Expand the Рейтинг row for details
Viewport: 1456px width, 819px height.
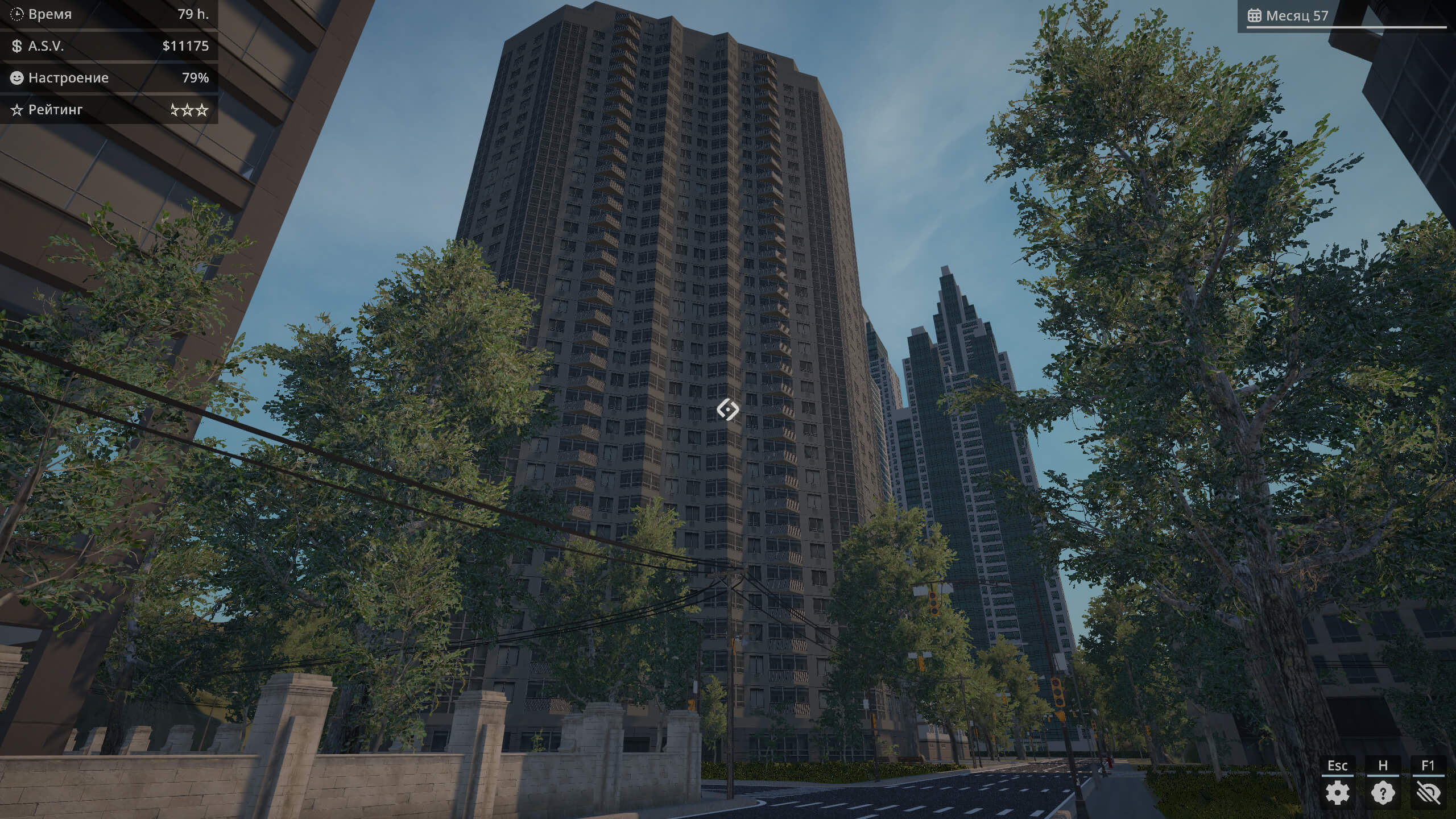click(x=108, y=110)
